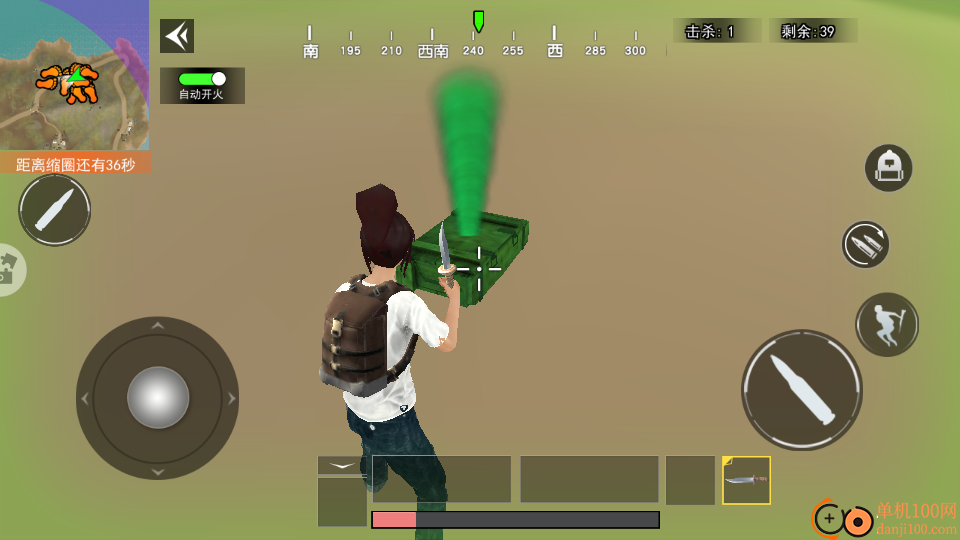Reload ammo with the bullets icon

tap(865, 244)
